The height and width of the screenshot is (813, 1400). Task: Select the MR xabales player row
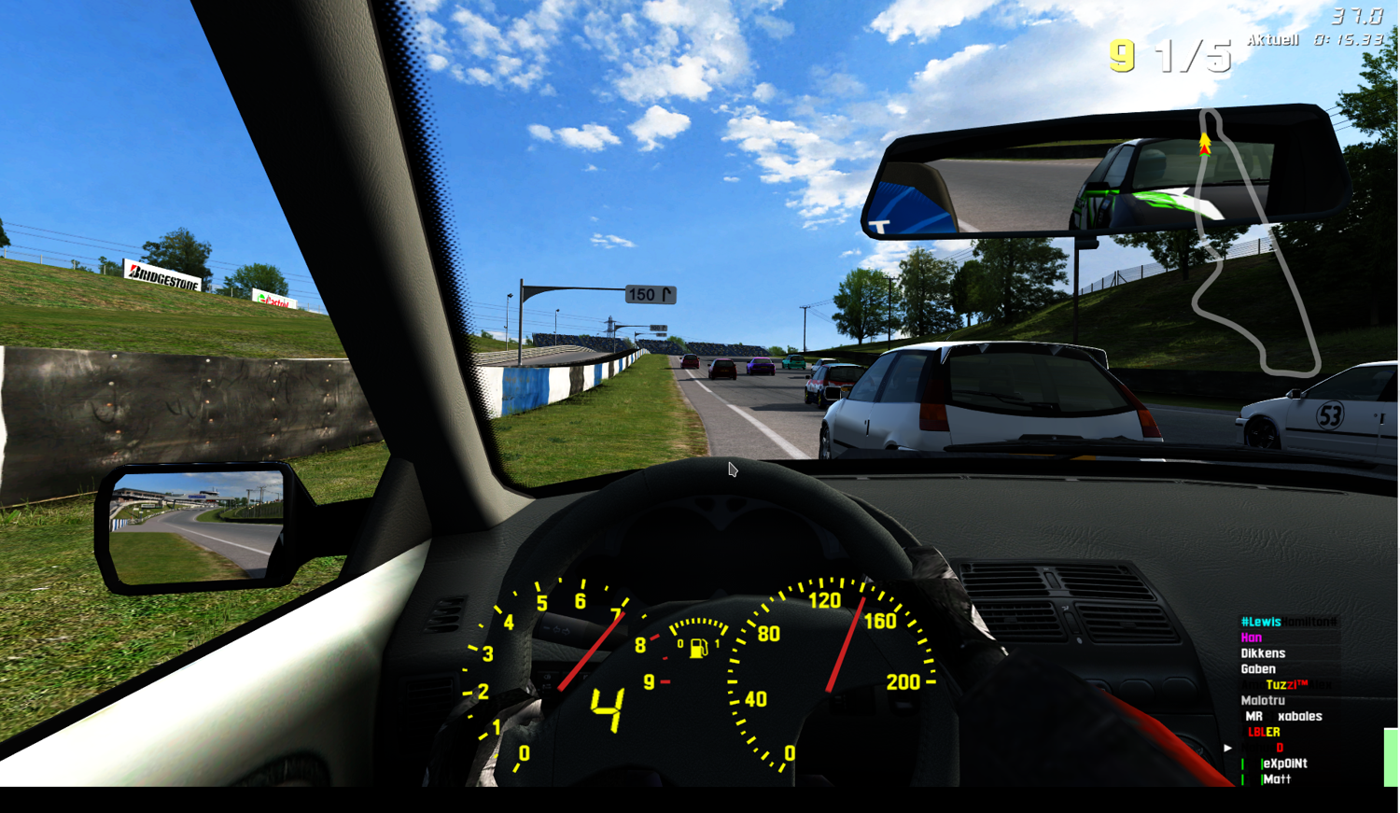(1285, 716)
